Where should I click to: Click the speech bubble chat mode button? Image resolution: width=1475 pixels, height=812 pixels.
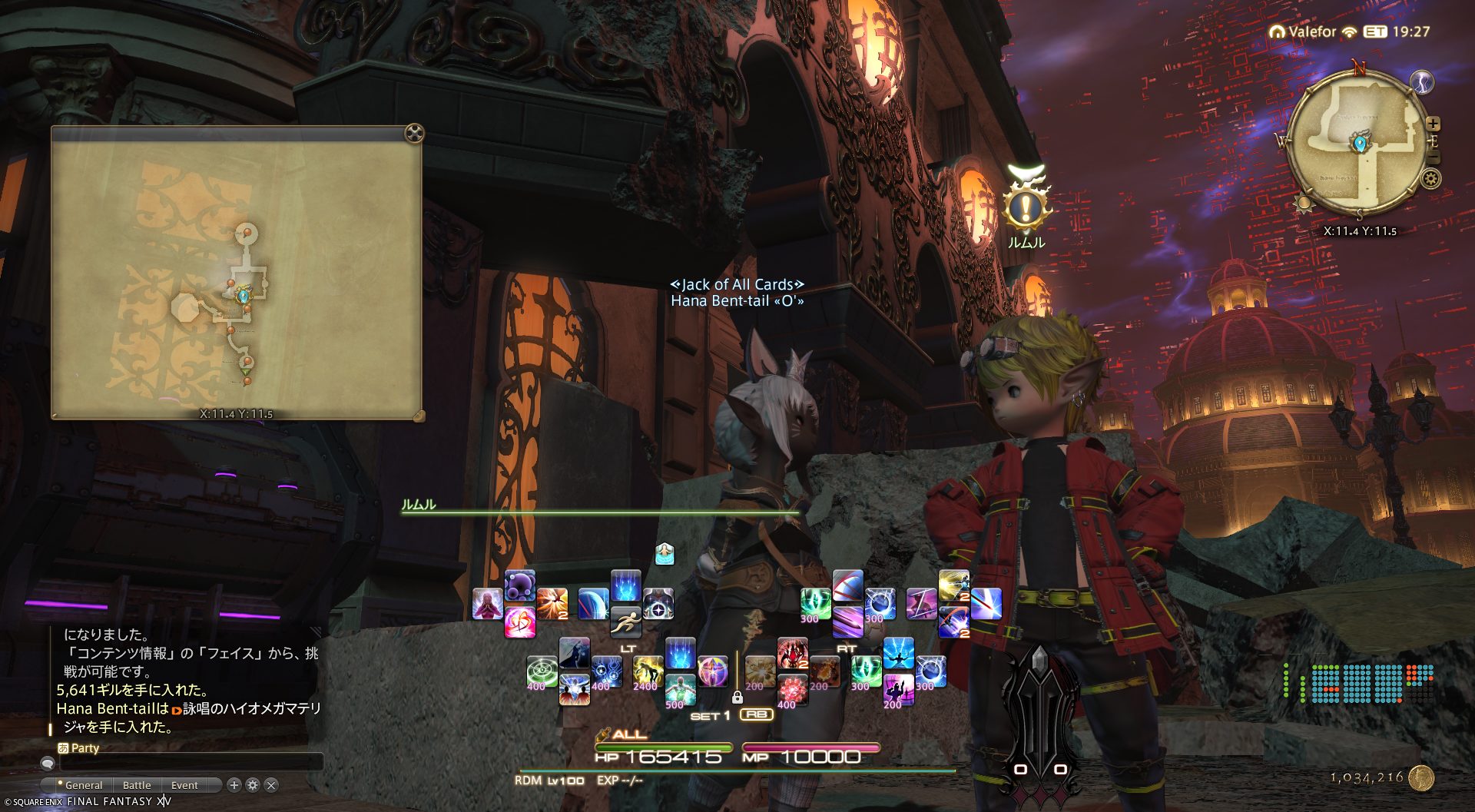click(48, 763)
